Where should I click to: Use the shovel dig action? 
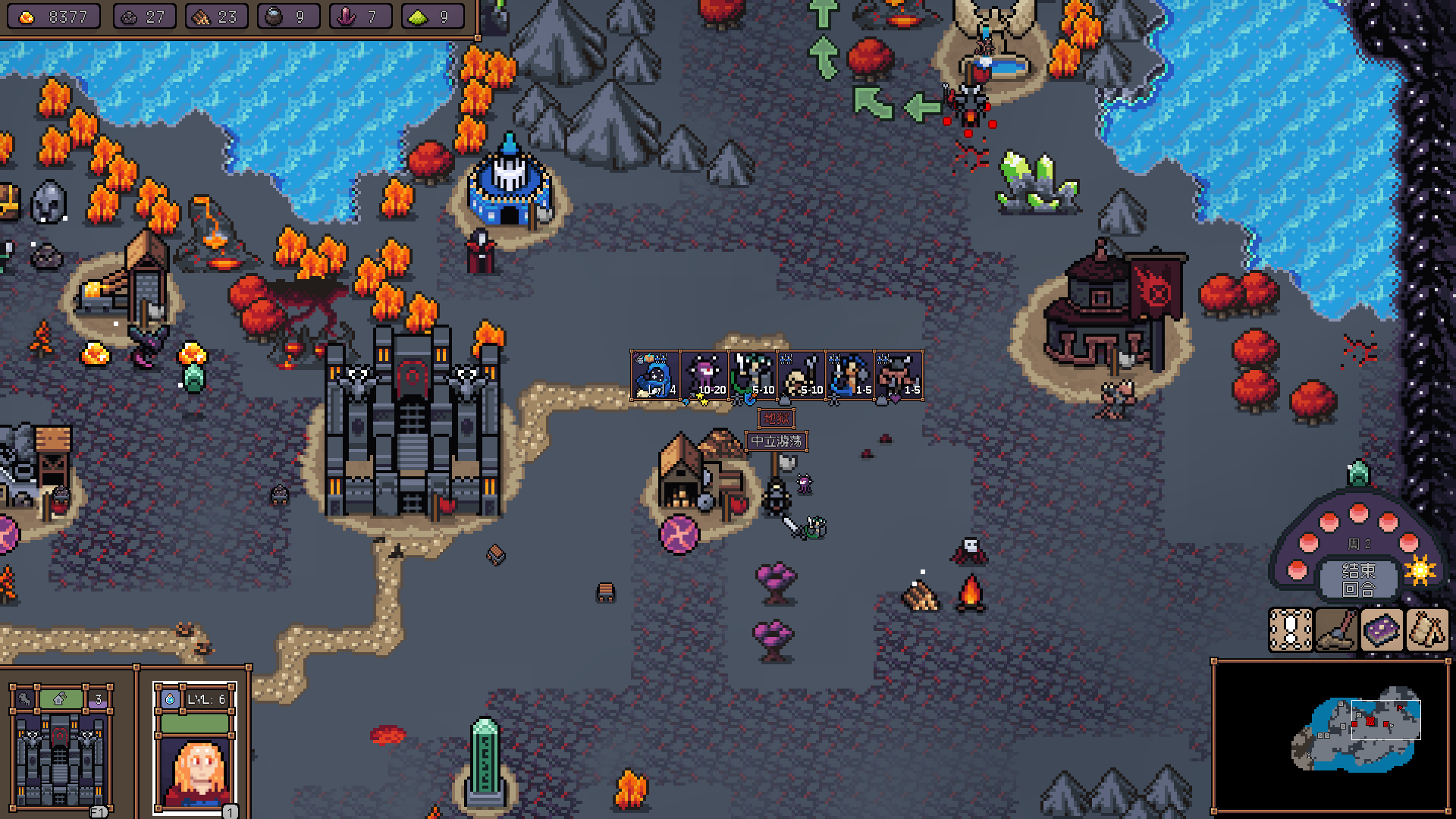pyautogui.click(x=1335, y=630)
